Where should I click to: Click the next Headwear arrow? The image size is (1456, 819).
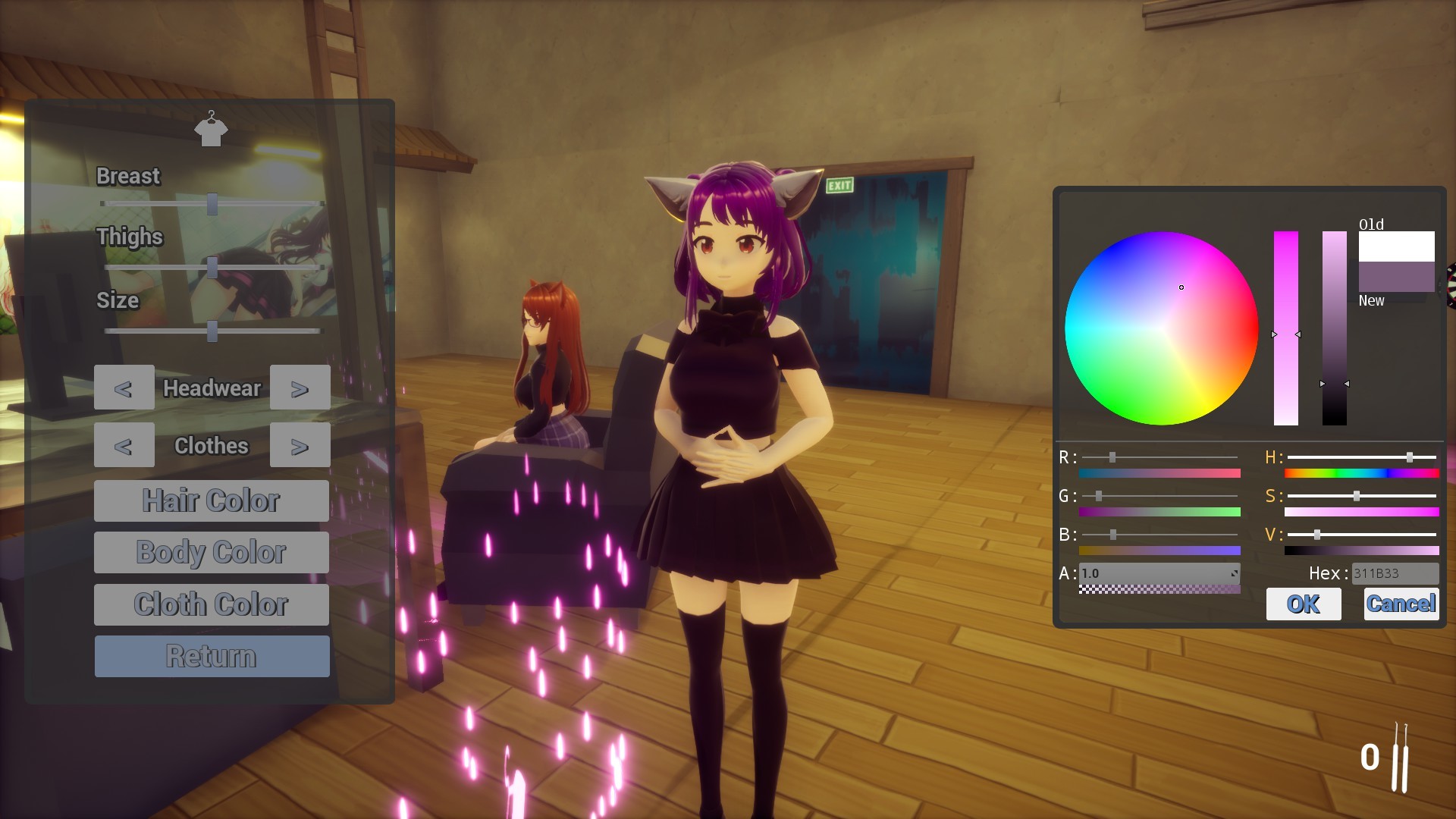(300, 388)
